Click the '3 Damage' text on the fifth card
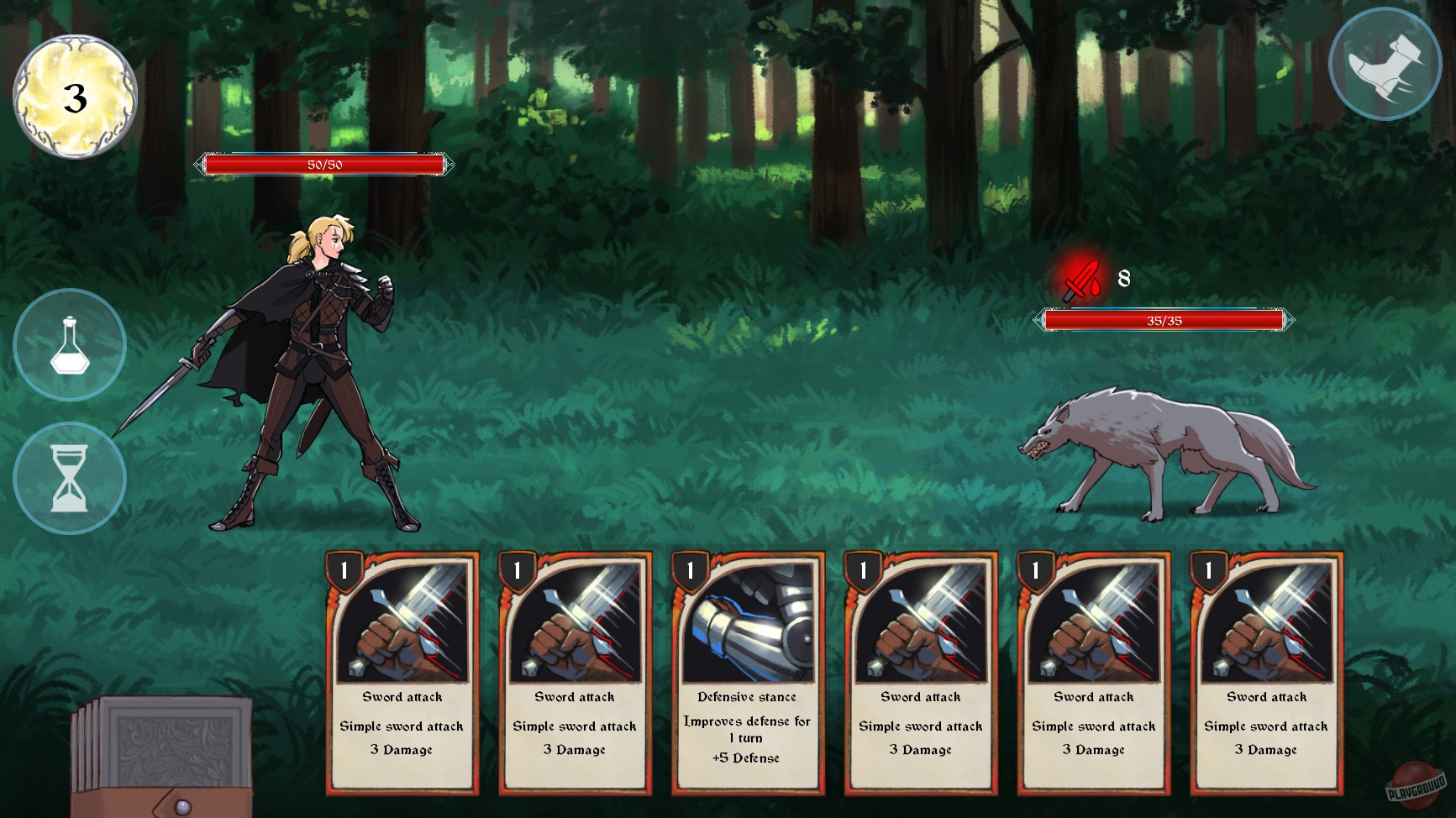This screenshot has height=818, width=1456. [x=1093, y=750]
